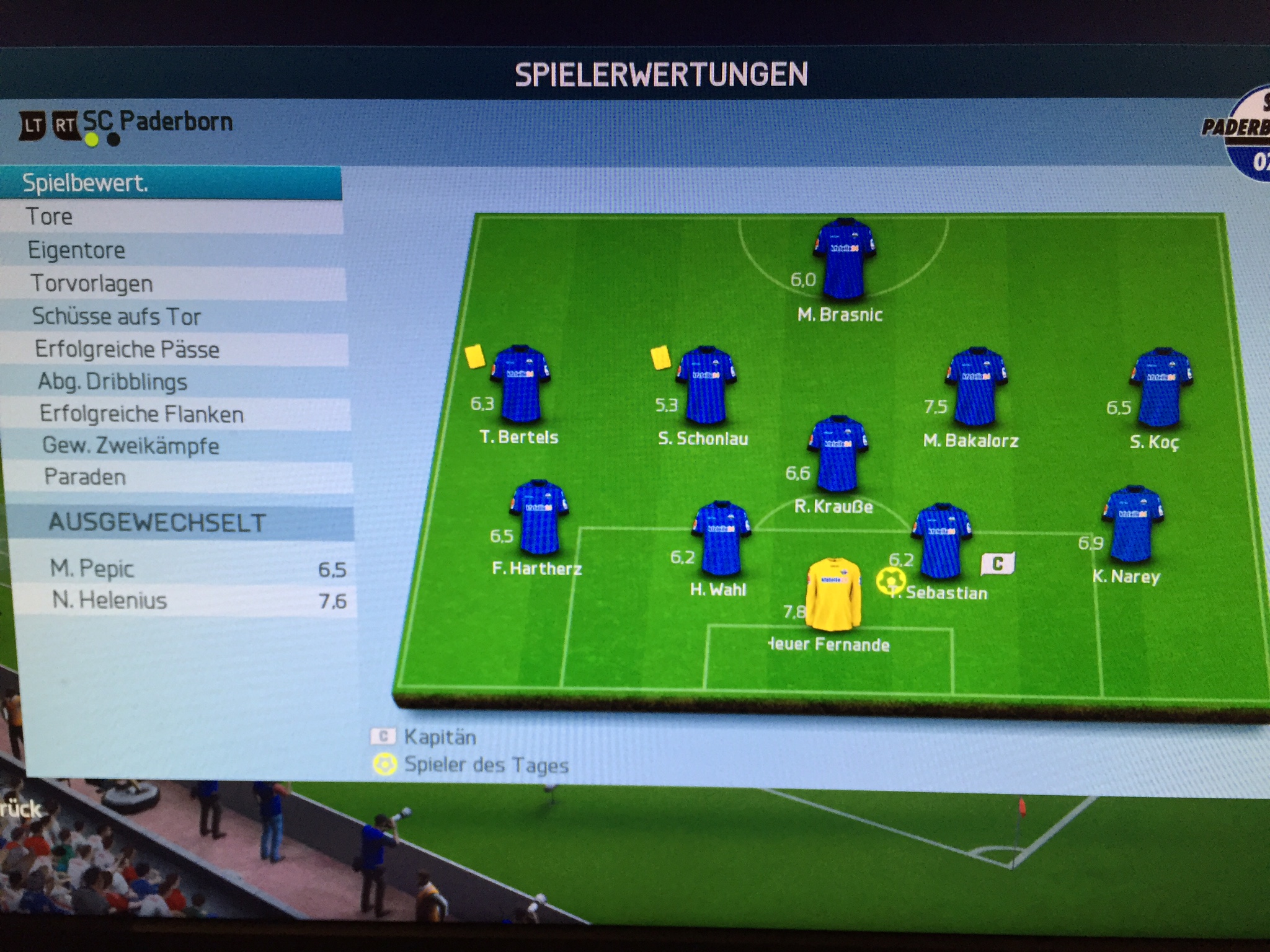Image resolution: width=1270 pixels, height=952 pixels.
Task: Choose S. Schonlau's shirt
Action: pyautogui.click(x=706, y=386)
